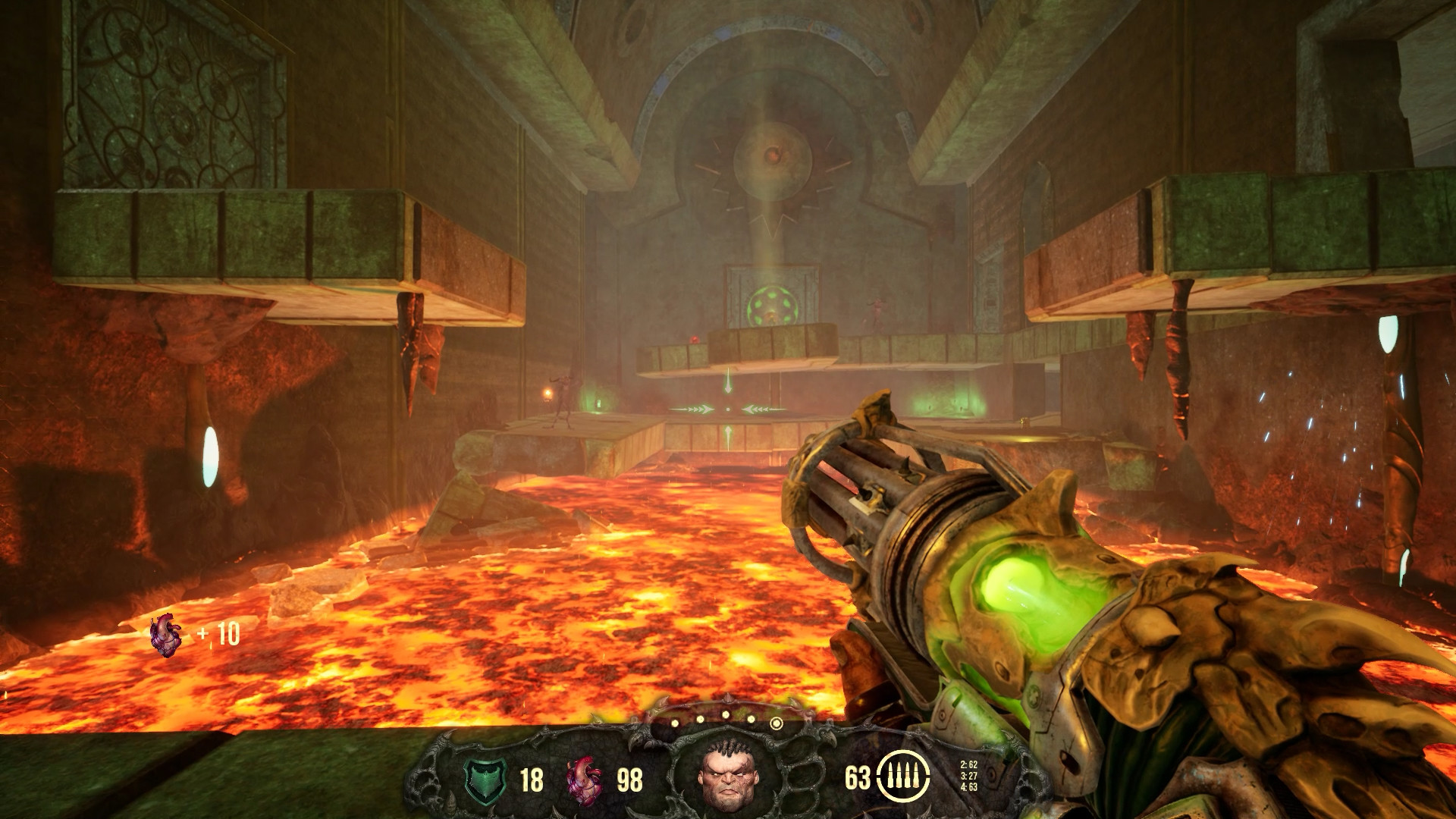Viewport: 1456px width, 819px height.
Task: Open the ammo entry labeled 3:27
Action: [x=968, y=777]
